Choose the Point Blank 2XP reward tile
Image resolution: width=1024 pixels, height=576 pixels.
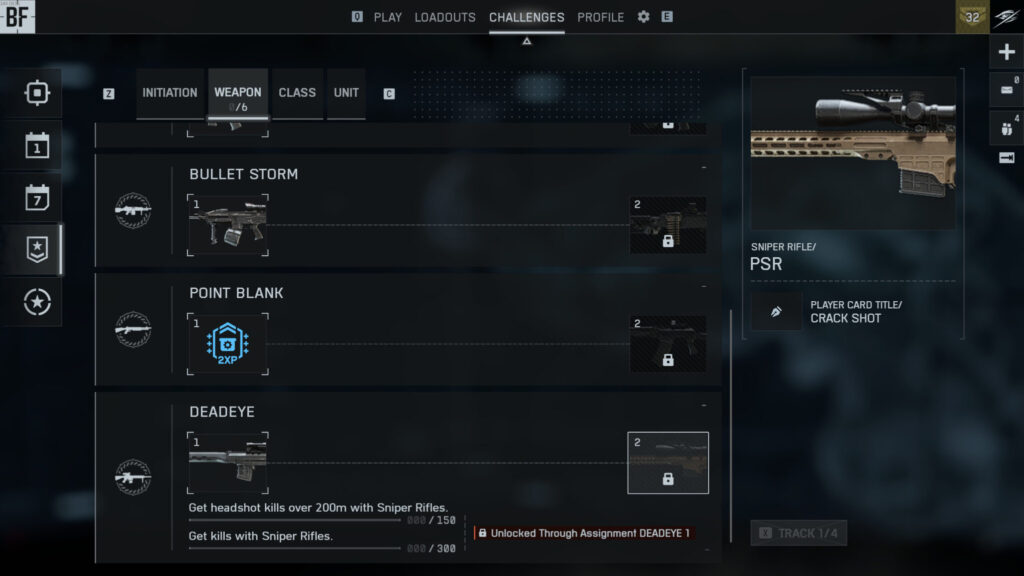228,344
